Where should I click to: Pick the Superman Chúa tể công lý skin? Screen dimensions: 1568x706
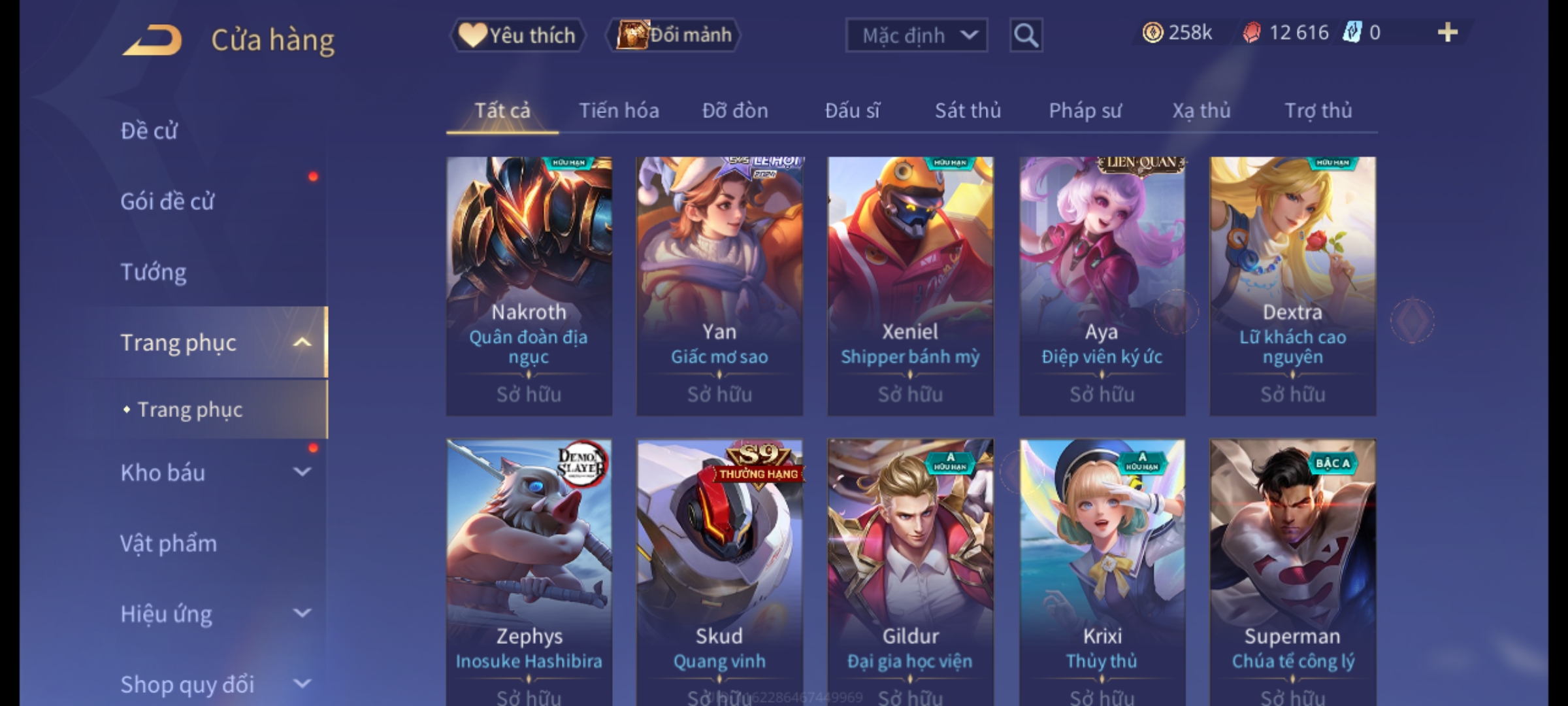pyautogui.click(x=1292, y=569)
